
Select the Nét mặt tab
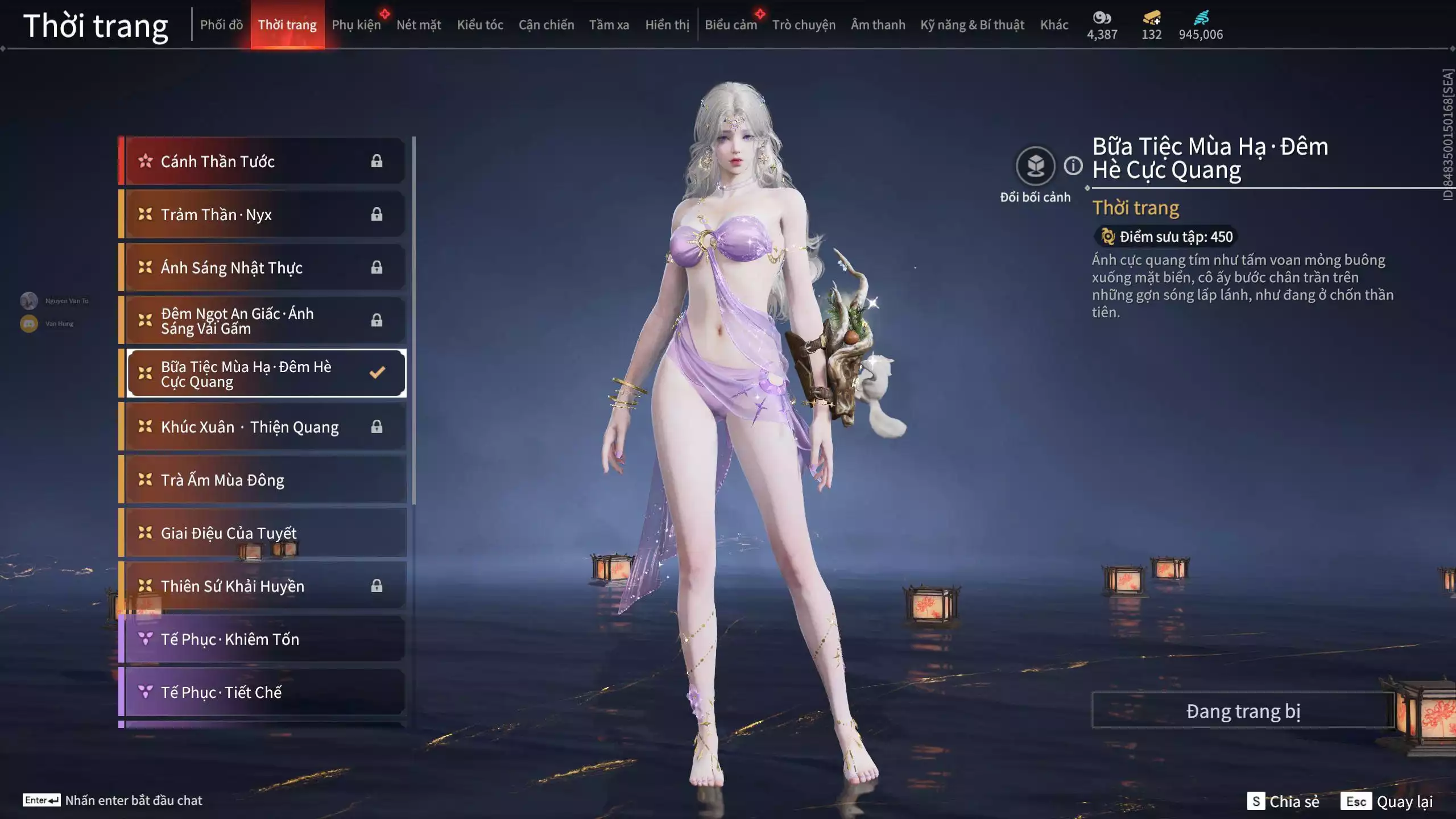coord(419,25)
